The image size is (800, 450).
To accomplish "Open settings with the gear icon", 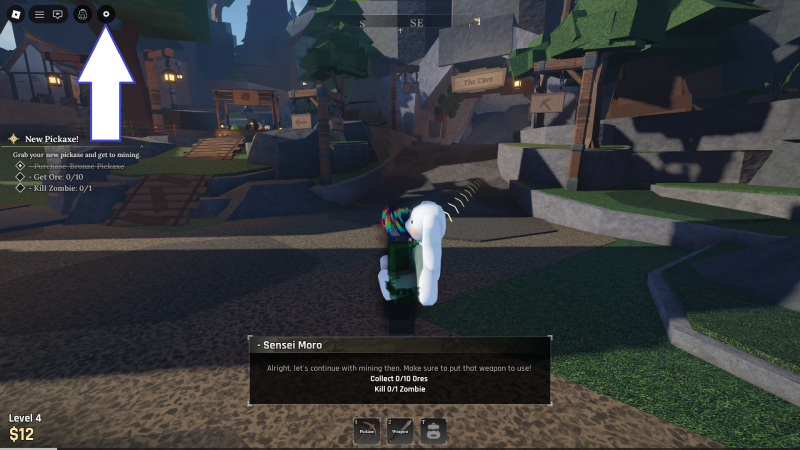I will [x=106, y=15].
